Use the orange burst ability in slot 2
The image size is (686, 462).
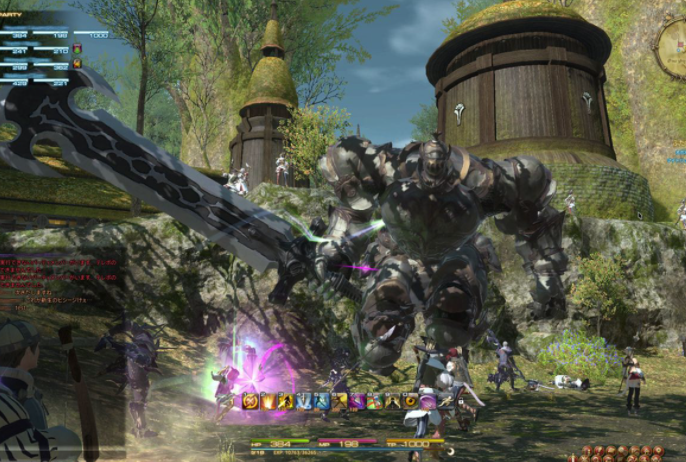pos(268,401)
